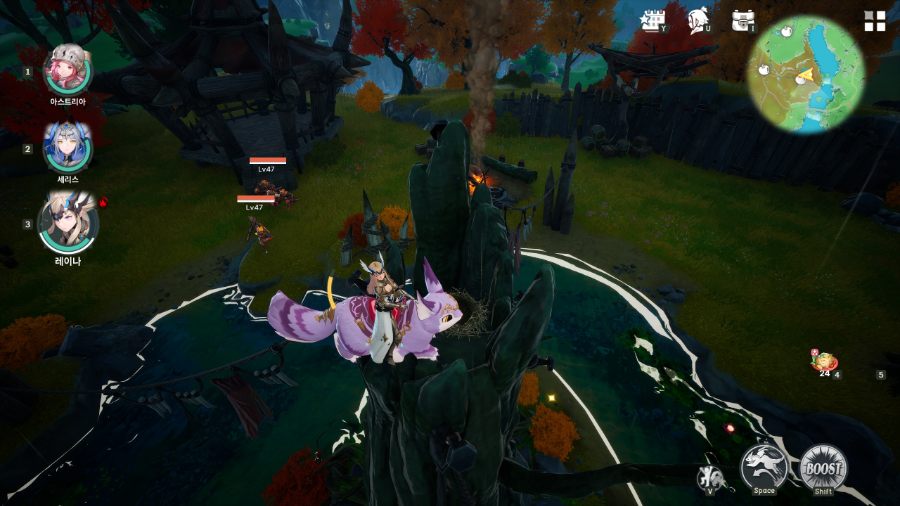This screenshot has width=900, height=506.
Task: Use the food dish quick item
Action: point(824,362)
